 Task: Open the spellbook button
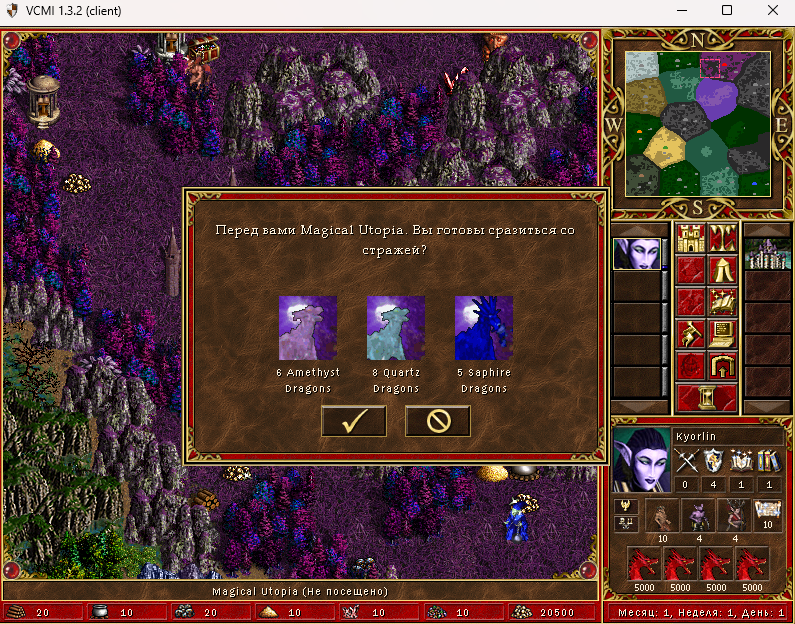723,300
